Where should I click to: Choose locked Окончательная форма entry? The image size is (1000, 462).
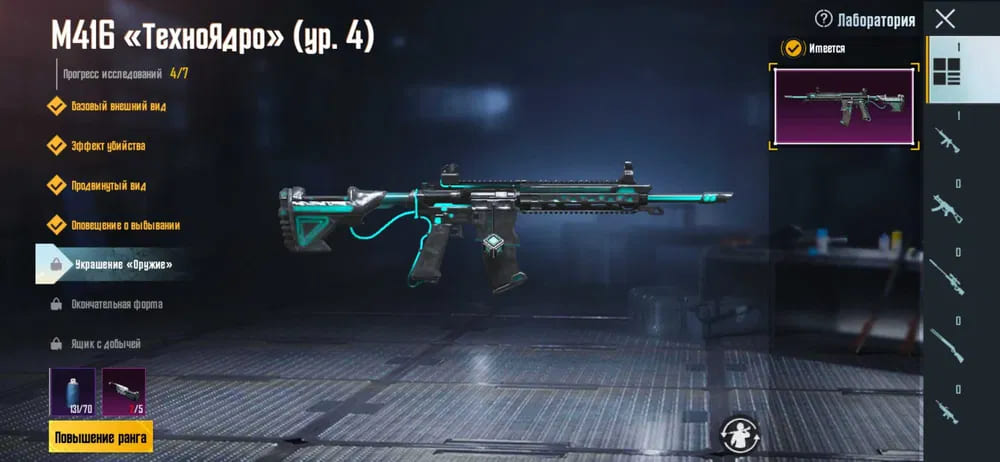coord(115,304)
